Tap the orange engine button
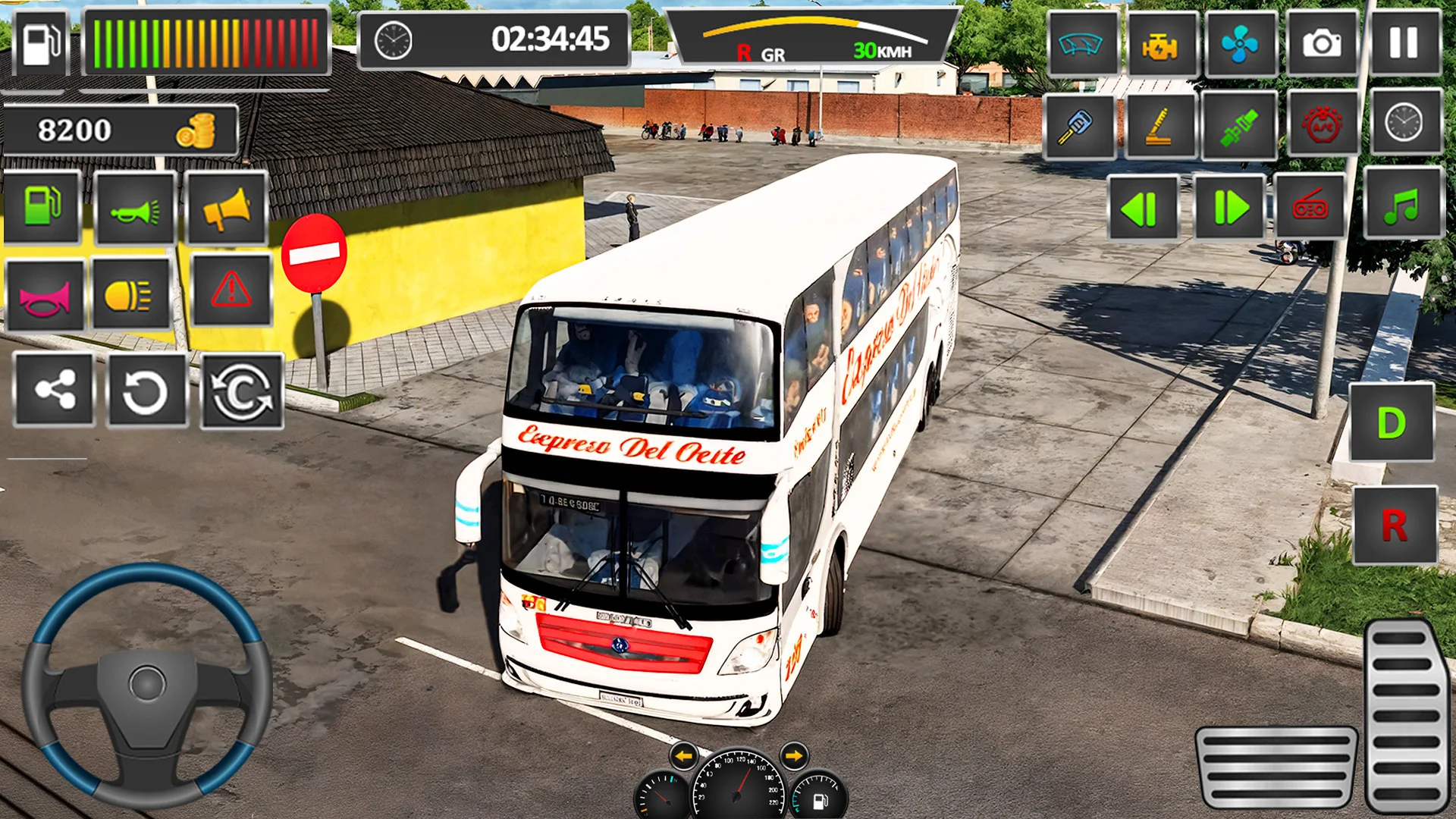The image size is (1456, 819). [1159, 45]
